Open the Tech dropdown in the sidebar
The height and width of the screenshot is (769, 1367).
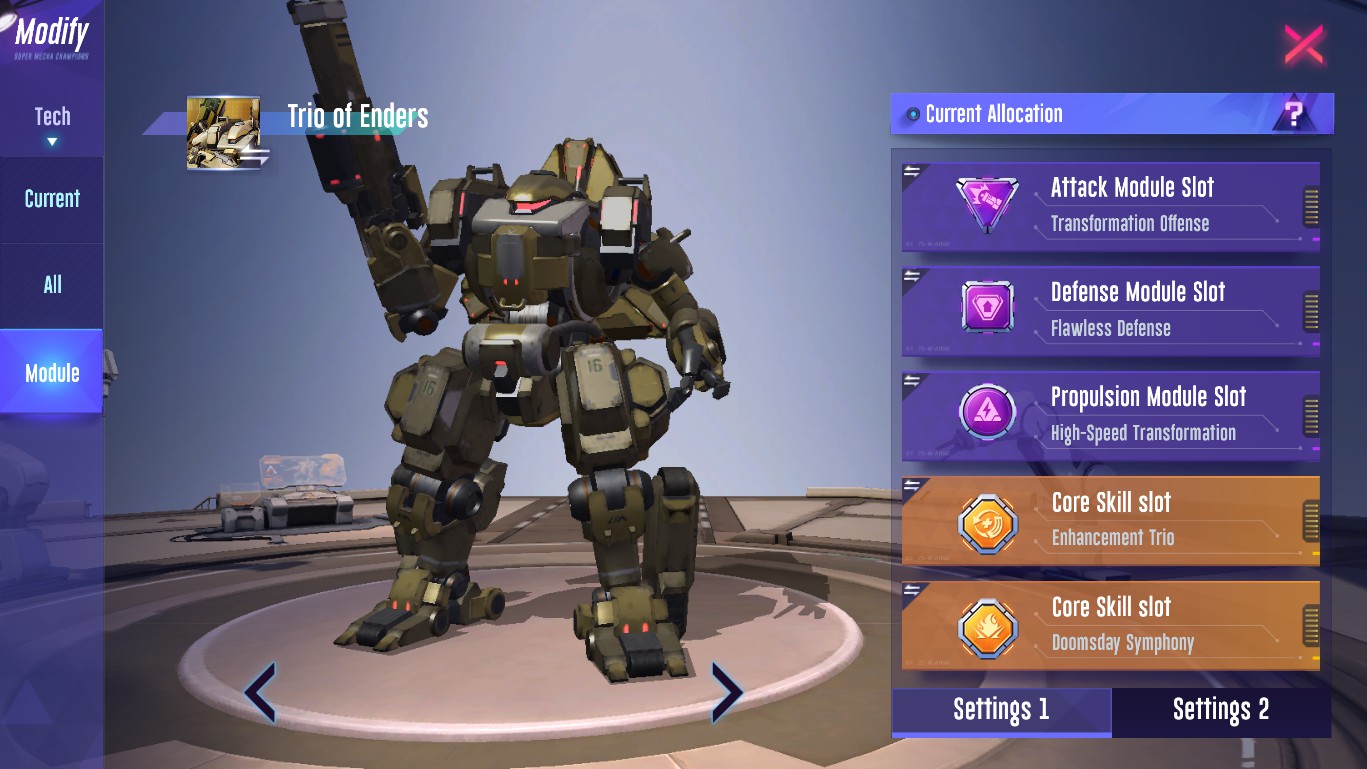[x=52, y=124]
